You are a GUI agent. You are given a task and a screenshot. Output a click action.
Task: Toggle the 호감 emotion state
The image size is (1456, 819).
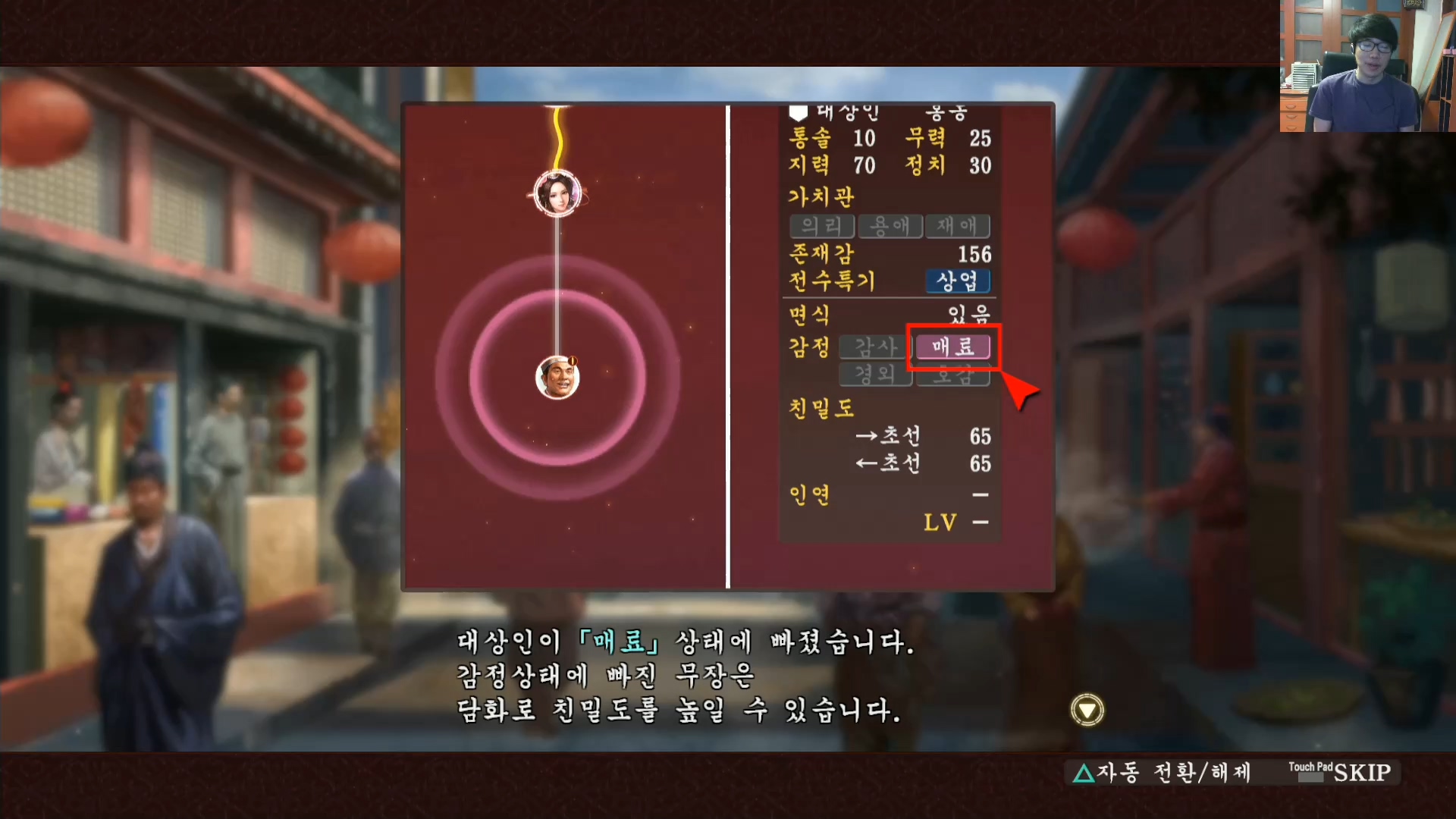point(953,375)
